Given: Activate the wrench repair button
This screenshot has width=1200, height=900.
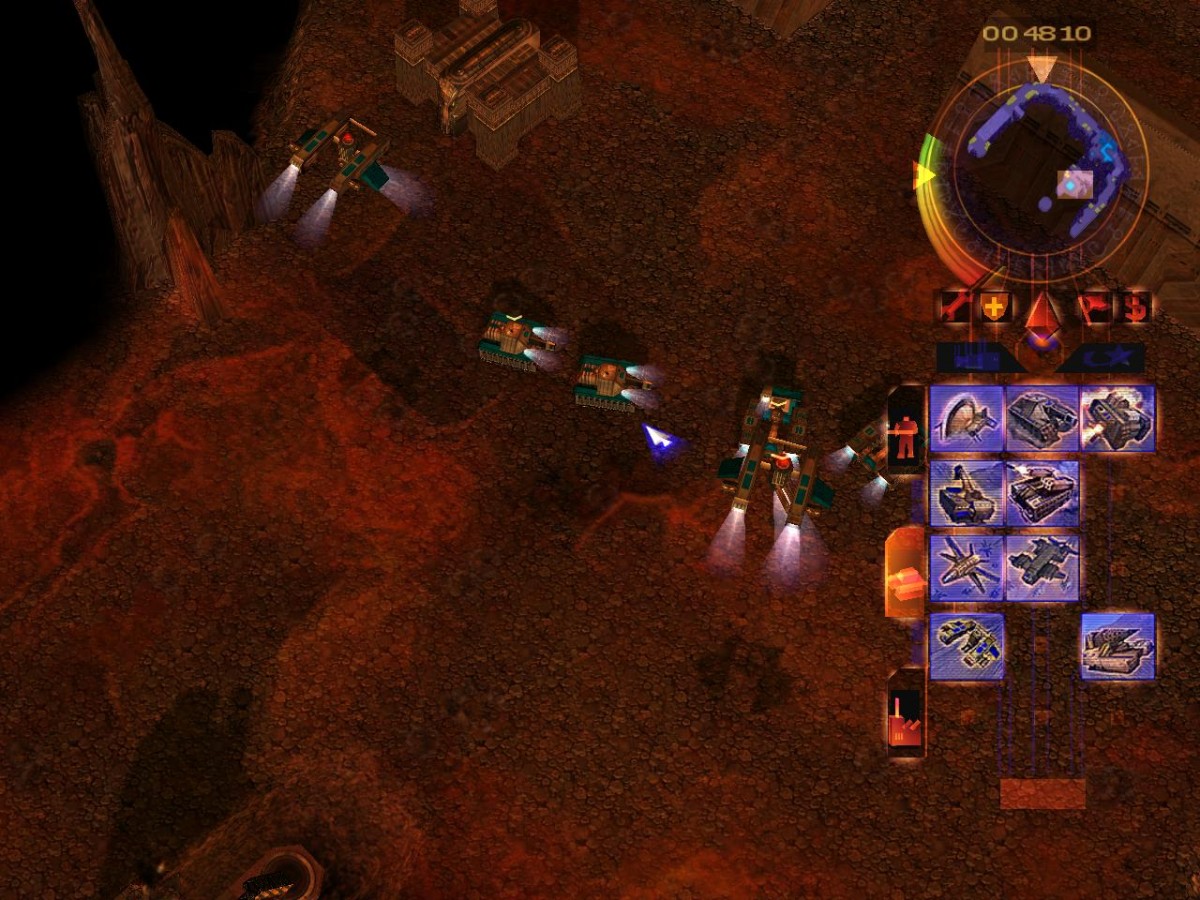Looking at the screenshot, I should coord(953,307).
